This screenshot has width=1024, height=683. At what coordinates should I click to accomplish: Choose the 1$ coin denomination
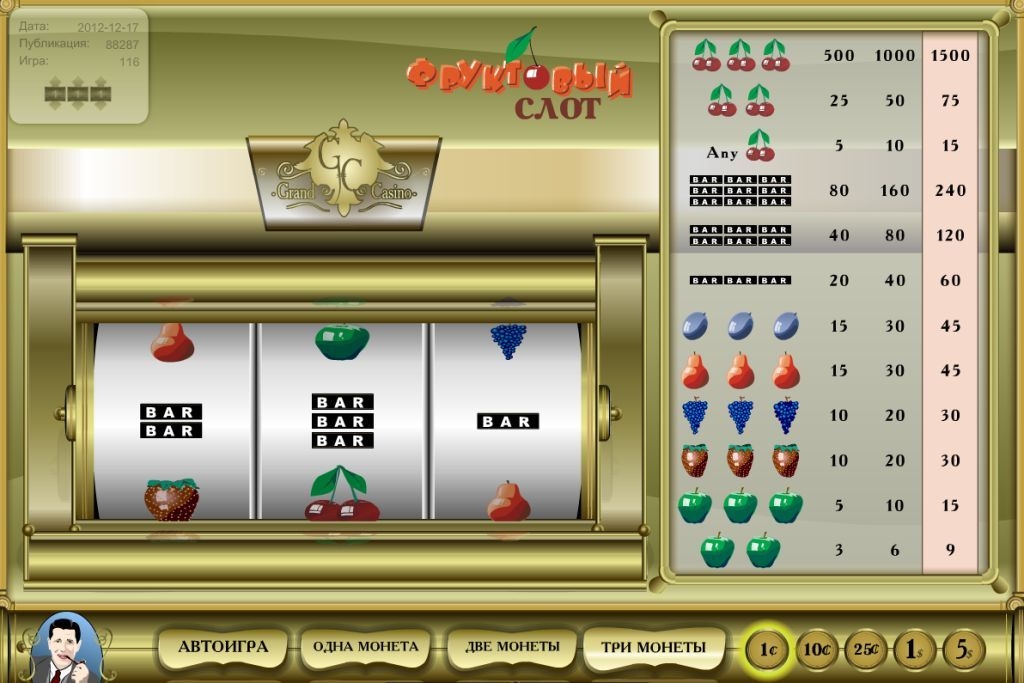(914, 650)
